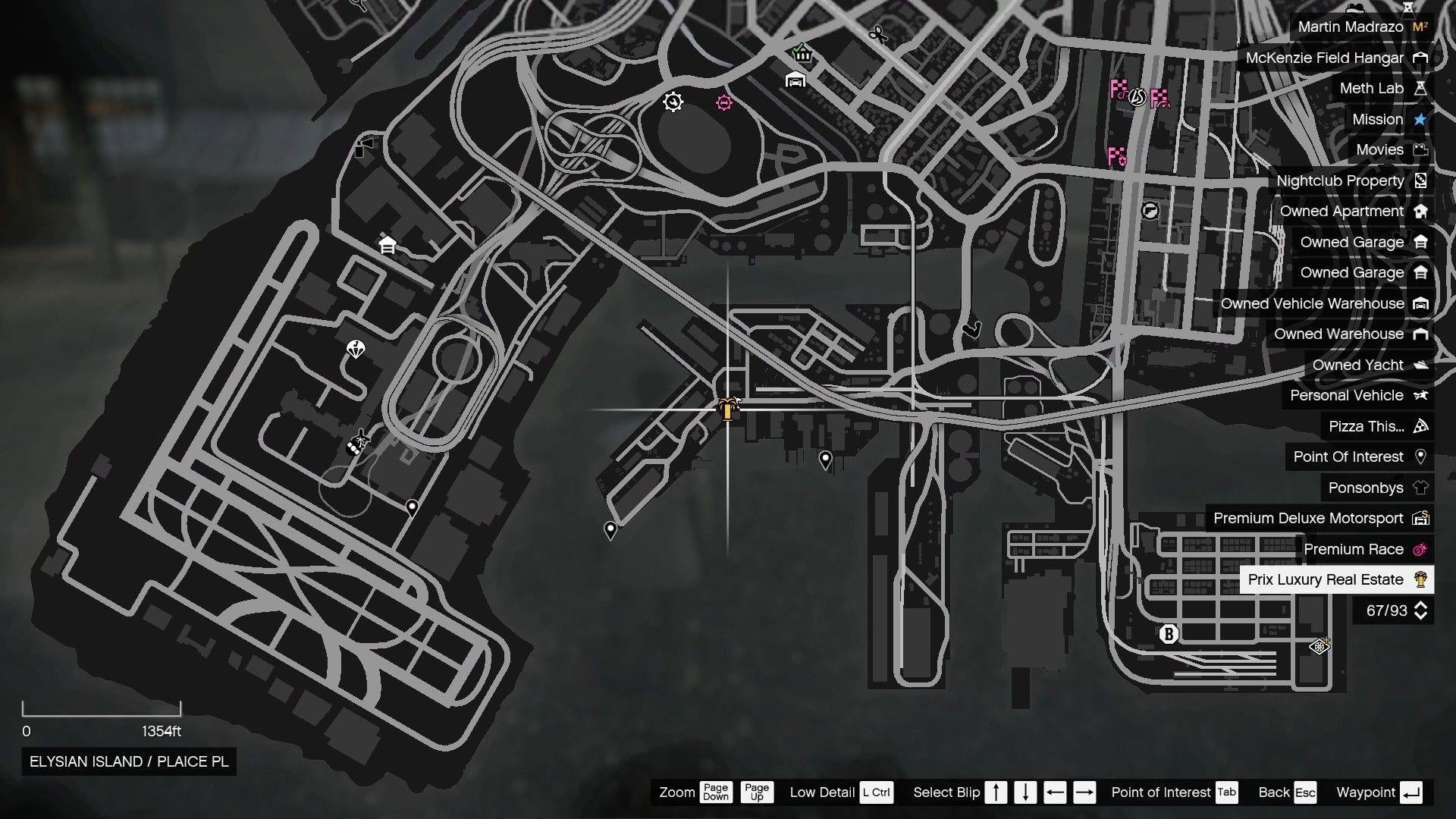Screen dimensions: 1456x819
Task: Select the B blip in the docks area
Action: tap(1169, 635)
